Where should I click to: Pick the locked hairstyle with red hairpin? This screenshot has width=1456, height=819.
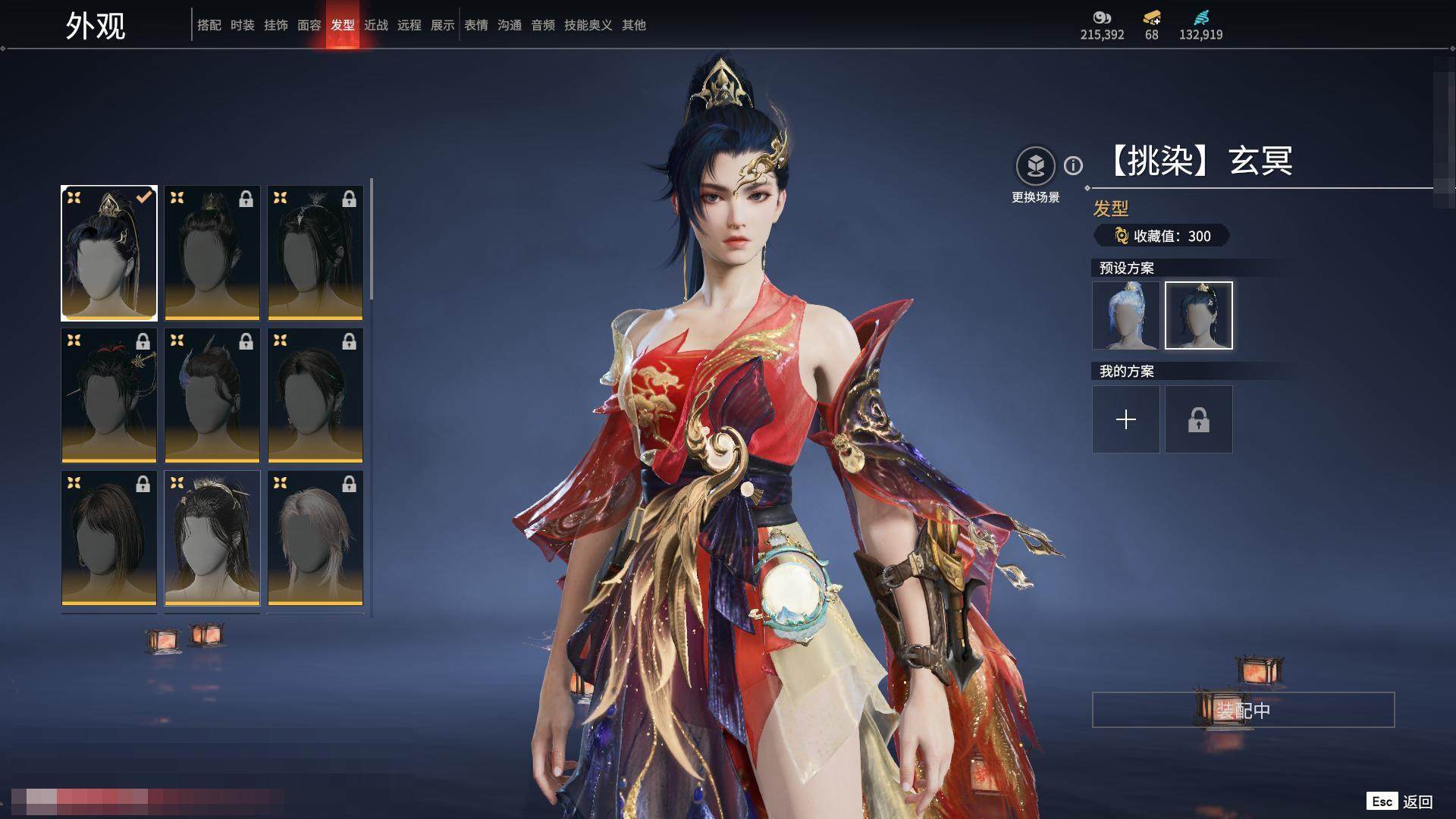click(109, 395)
